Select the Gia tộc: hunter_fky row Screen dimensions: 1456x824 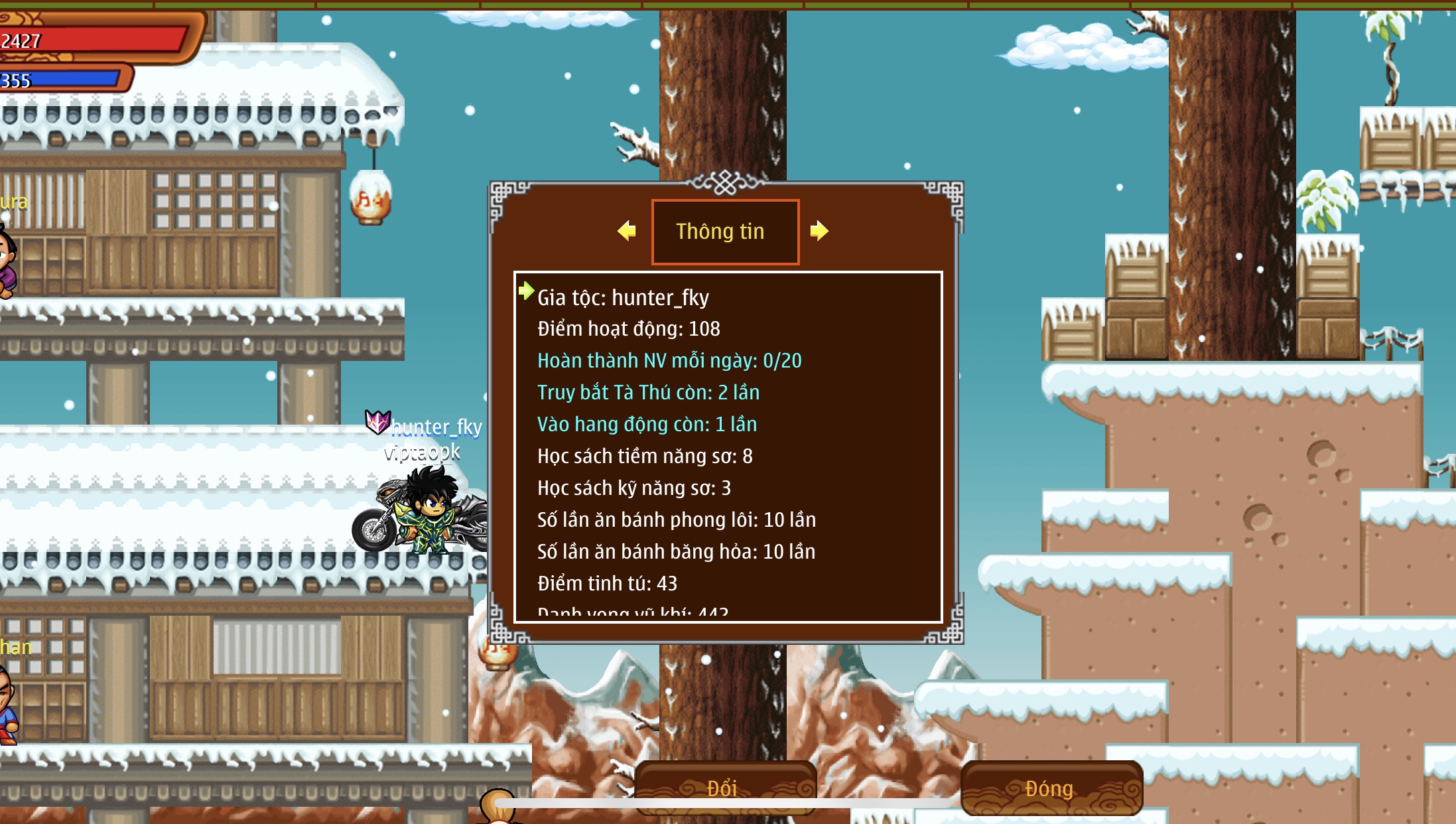click(623, 298)
